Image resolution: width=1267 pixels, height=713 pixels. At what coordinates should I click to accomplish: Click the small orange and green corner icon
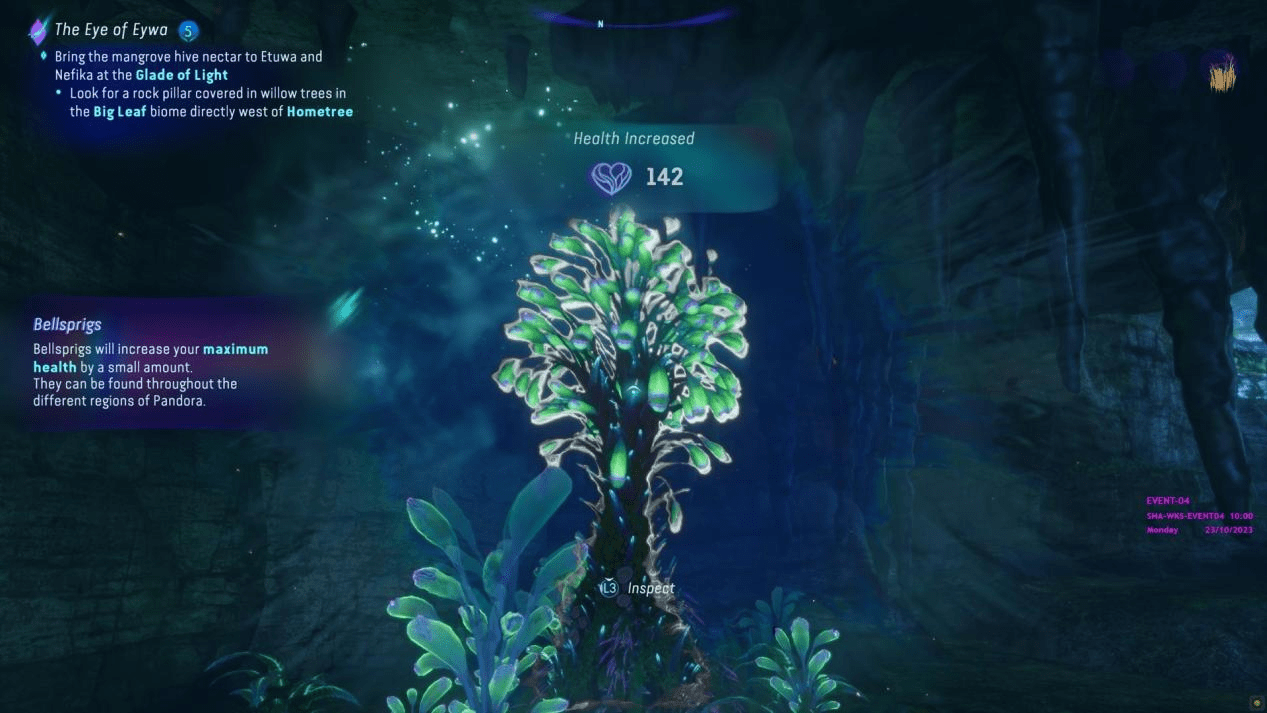[x=1256, y=703]
